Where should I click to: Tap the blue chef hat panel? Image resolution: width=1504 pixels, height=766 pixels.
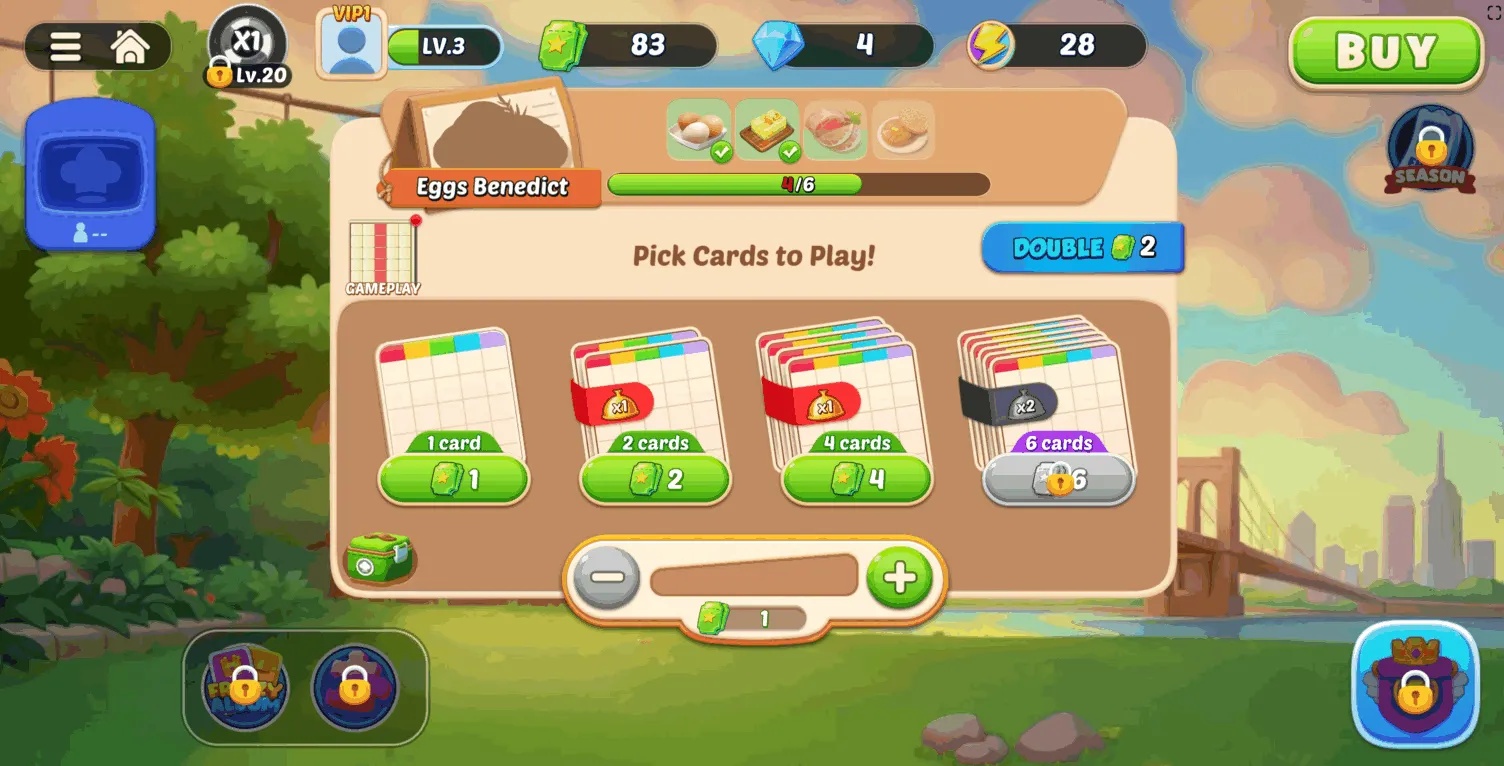click(90, 173)
